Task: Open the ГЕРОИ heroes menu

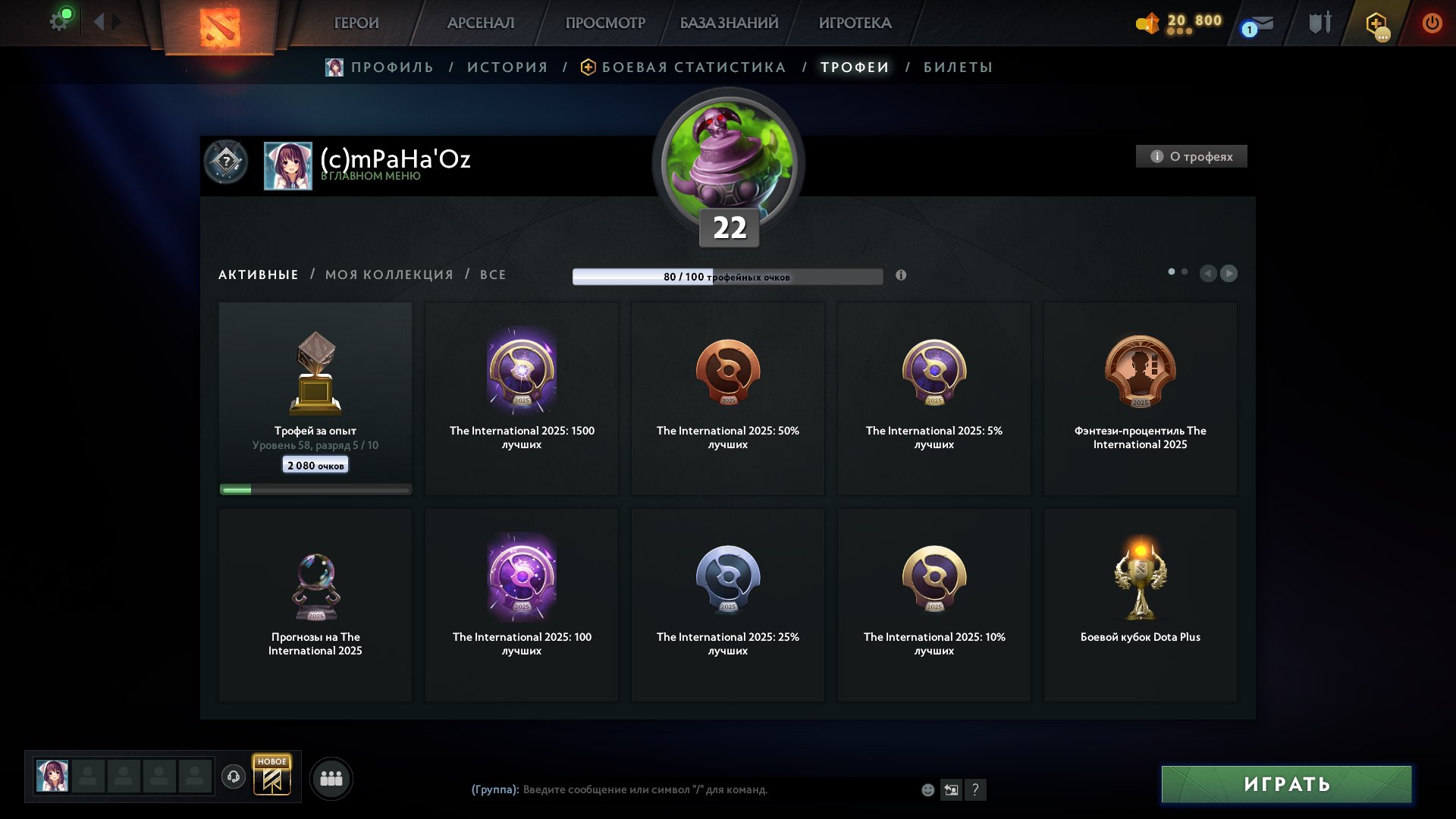Action: click(x=356, y=23)
